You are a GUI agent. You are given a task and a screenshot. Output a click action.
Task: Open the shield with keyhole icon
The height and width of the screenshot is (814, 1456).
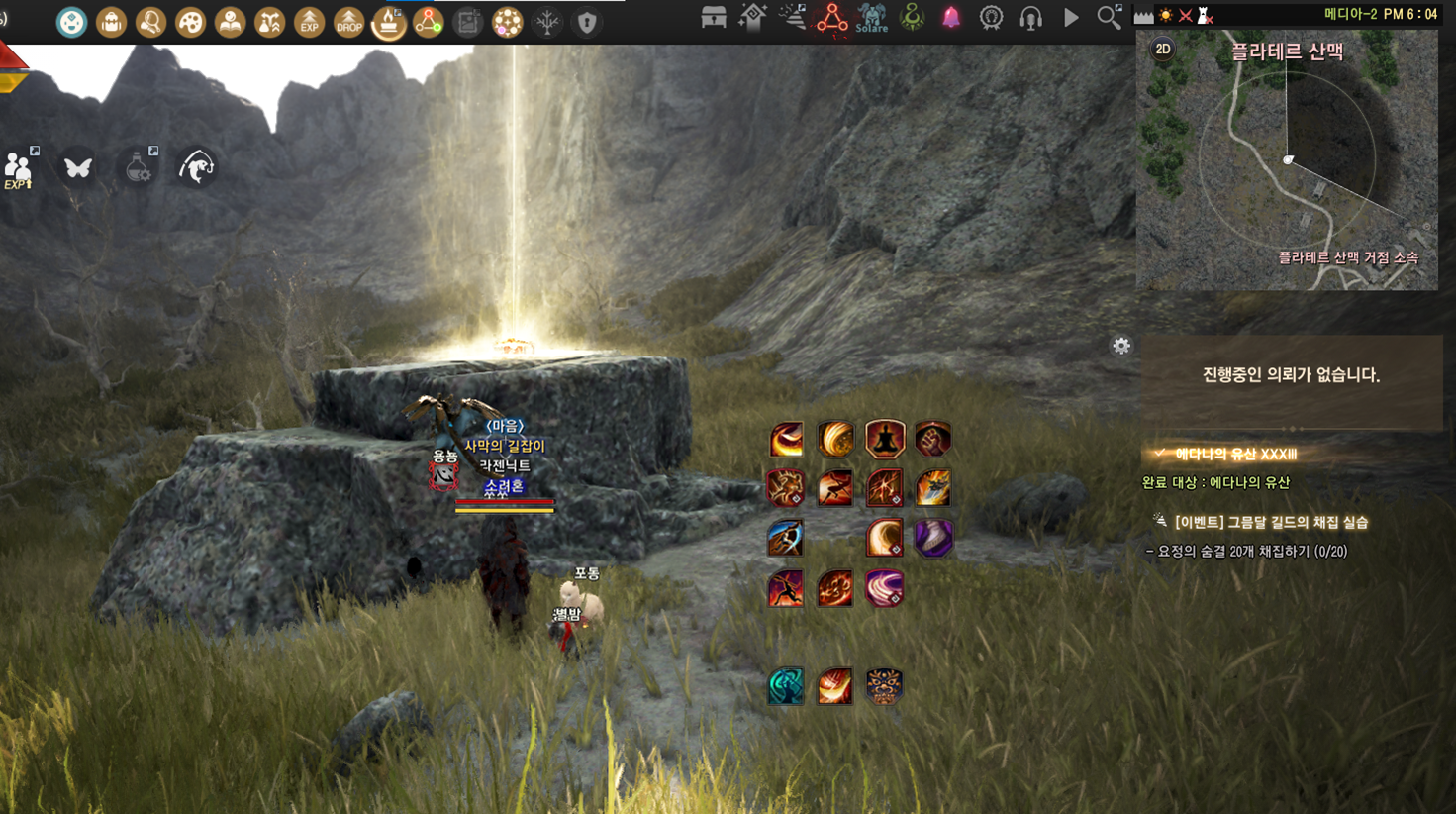(x=587, y=22)
